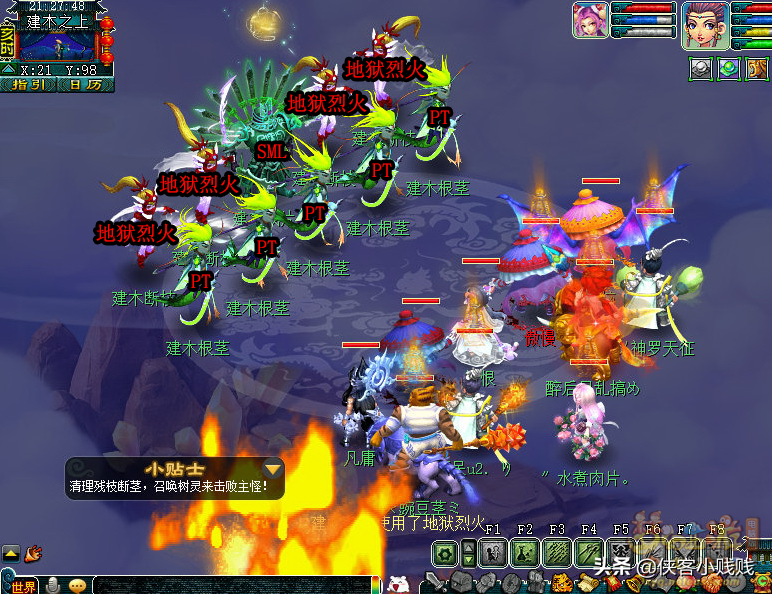Open the chat speech bubble icon
The image size is (772, 594).
pyautogui.click(x=77, y=586)
